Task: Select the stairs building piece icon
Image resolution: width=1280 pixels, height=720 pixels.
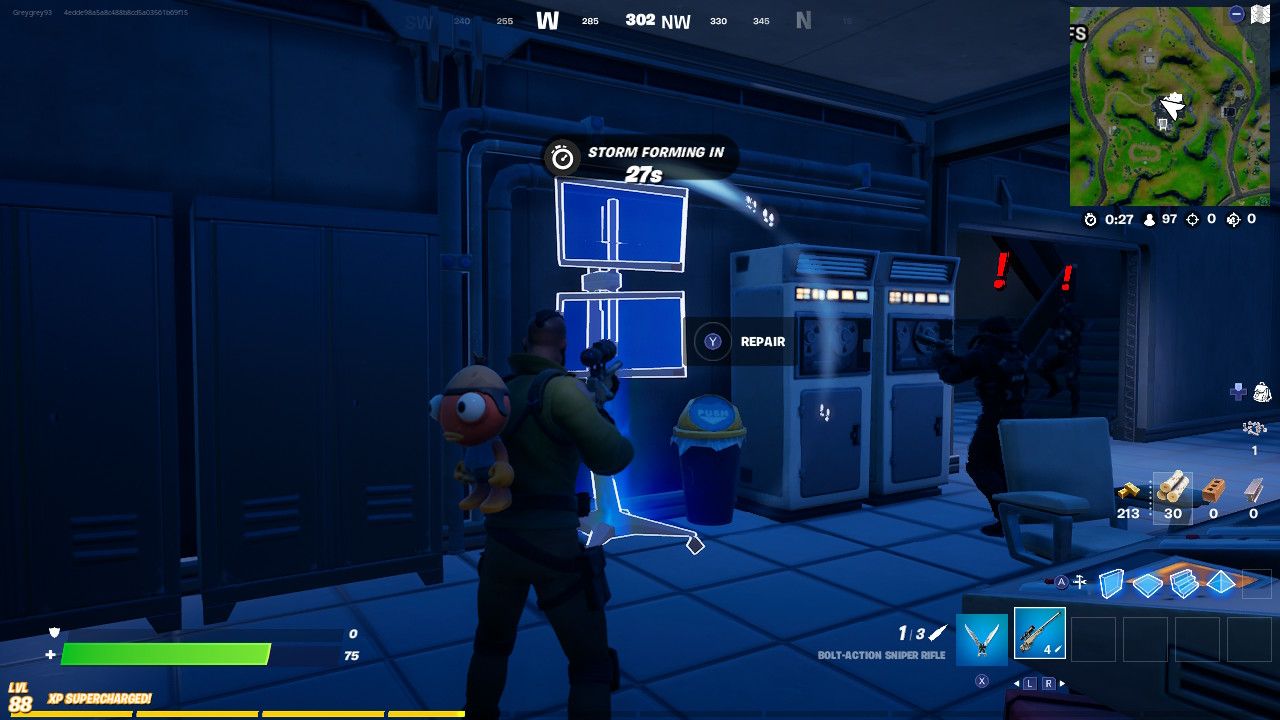Action: click(1184, 584)
